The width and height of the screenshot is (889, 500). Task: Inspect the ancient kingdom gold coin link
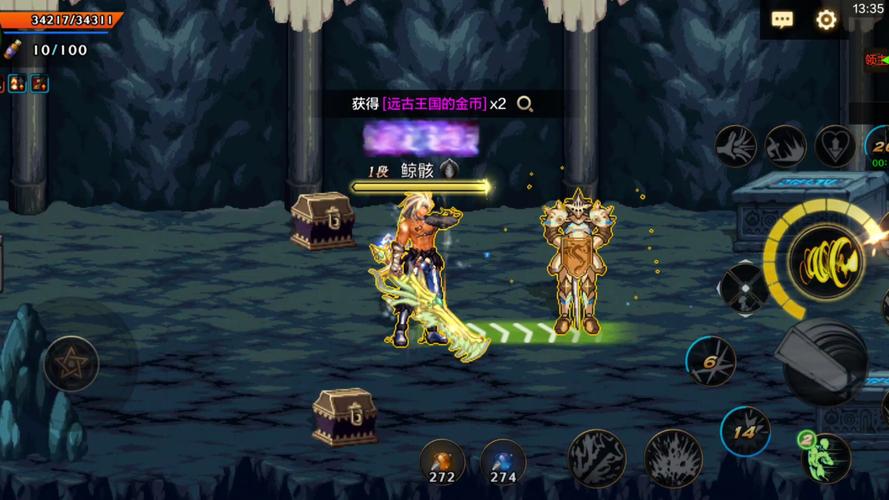tap(434, 104)
